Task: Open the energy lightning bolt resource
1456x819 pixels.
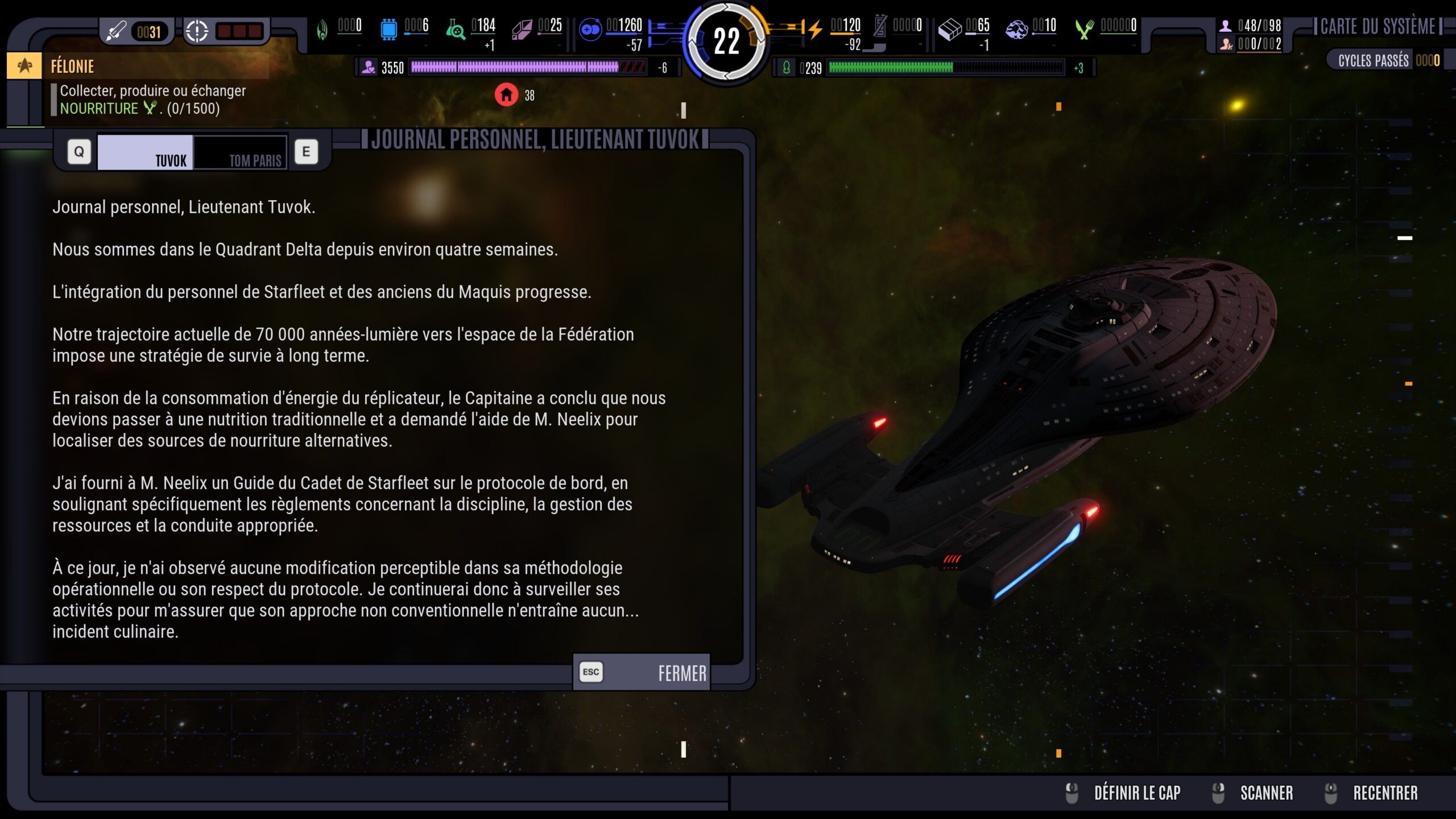Action: (x=814, y=28)
